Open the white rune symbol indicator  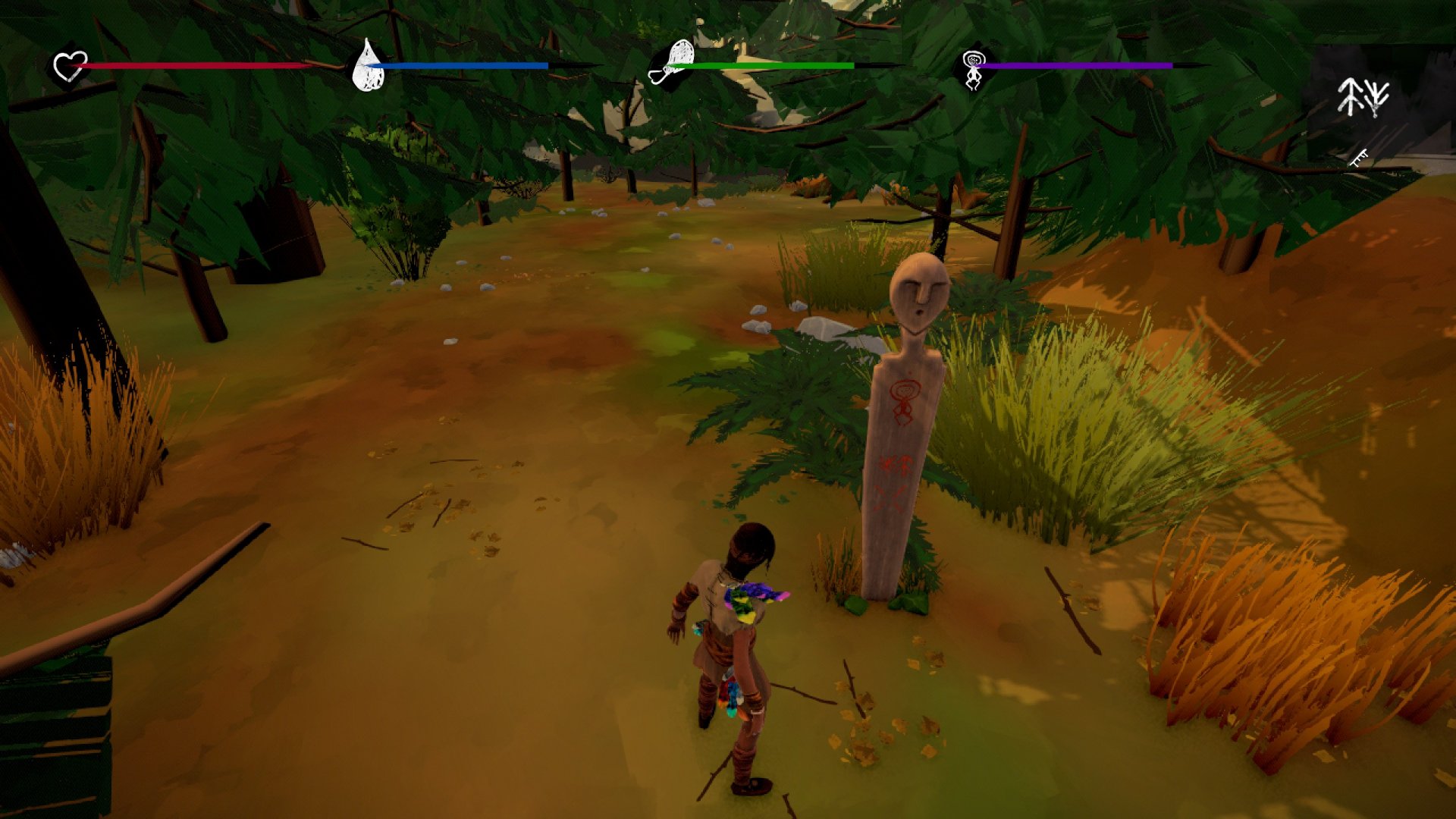click(x=1363, y=97)
